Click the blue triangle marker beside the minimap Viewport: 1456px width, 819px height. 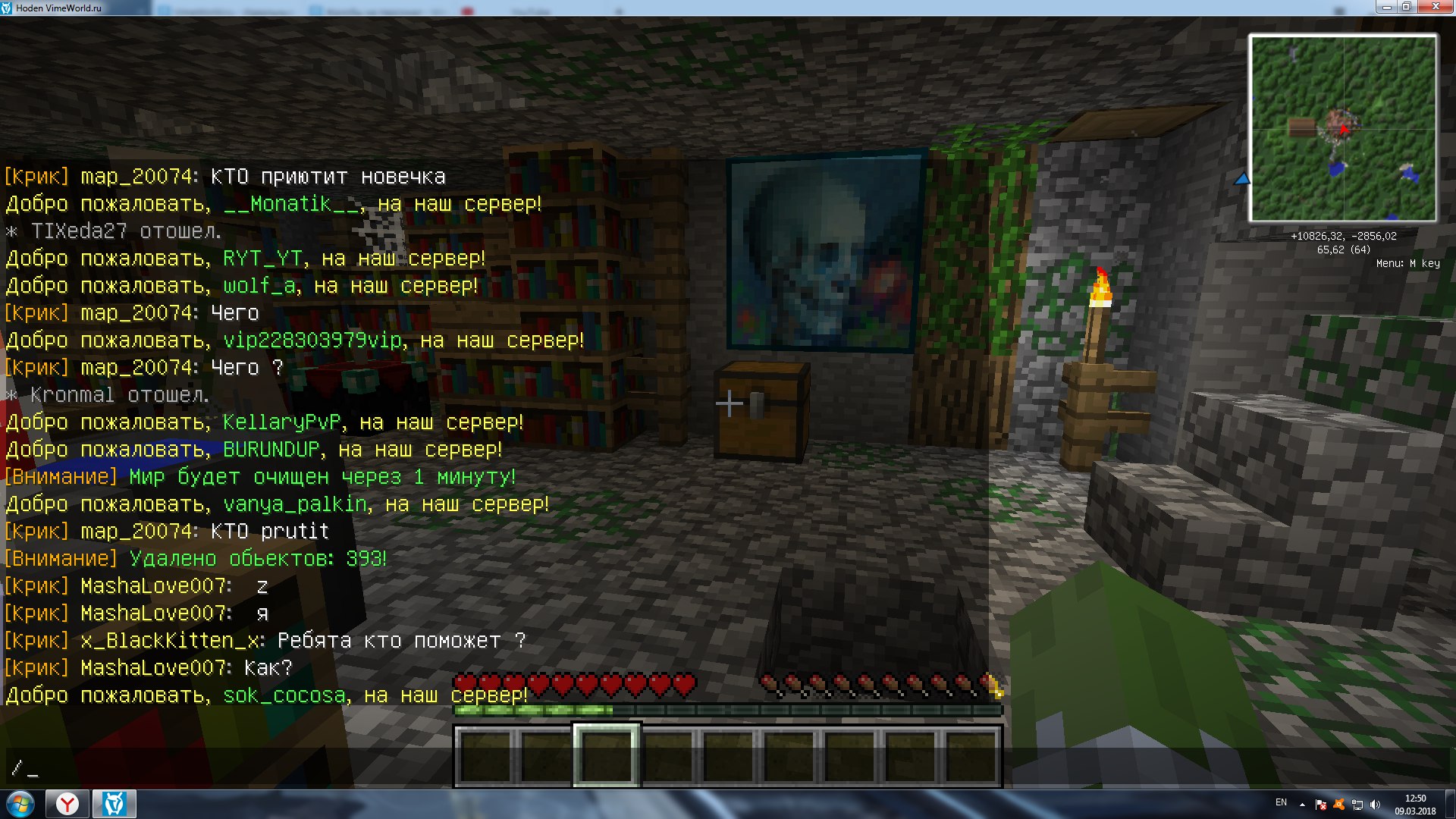tap(1242, 180)
